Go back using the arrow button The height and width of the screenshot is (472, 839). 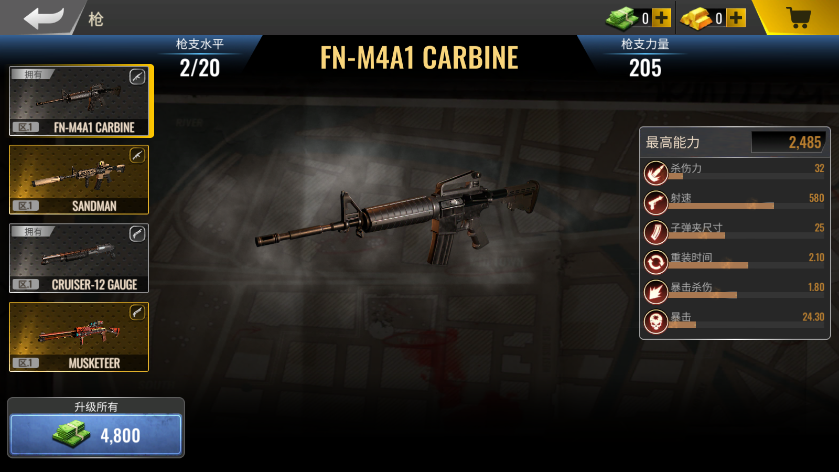(44, 17)
